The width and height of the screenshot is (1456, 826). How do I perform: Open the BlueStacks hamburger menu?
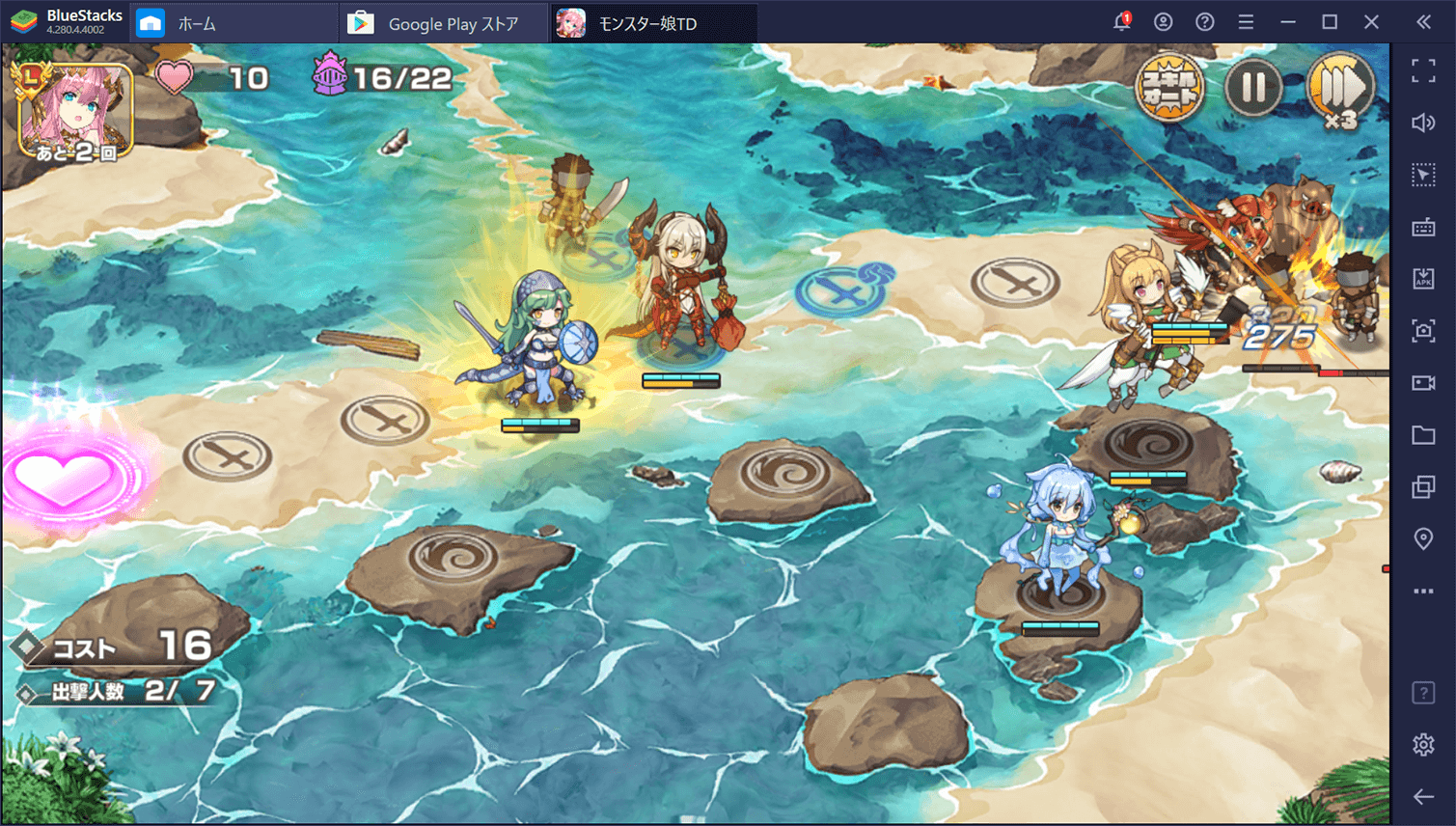point(1246,21)
